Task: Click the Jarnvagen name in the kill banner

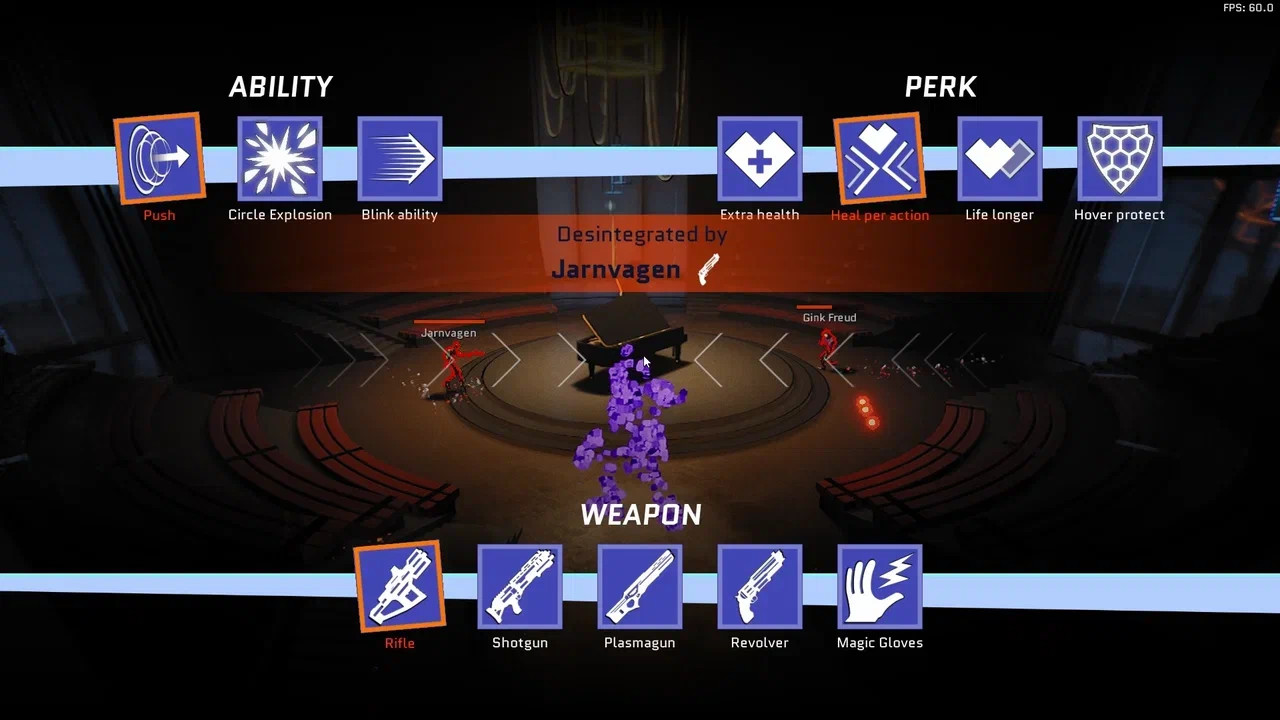Action: point(616,269)
